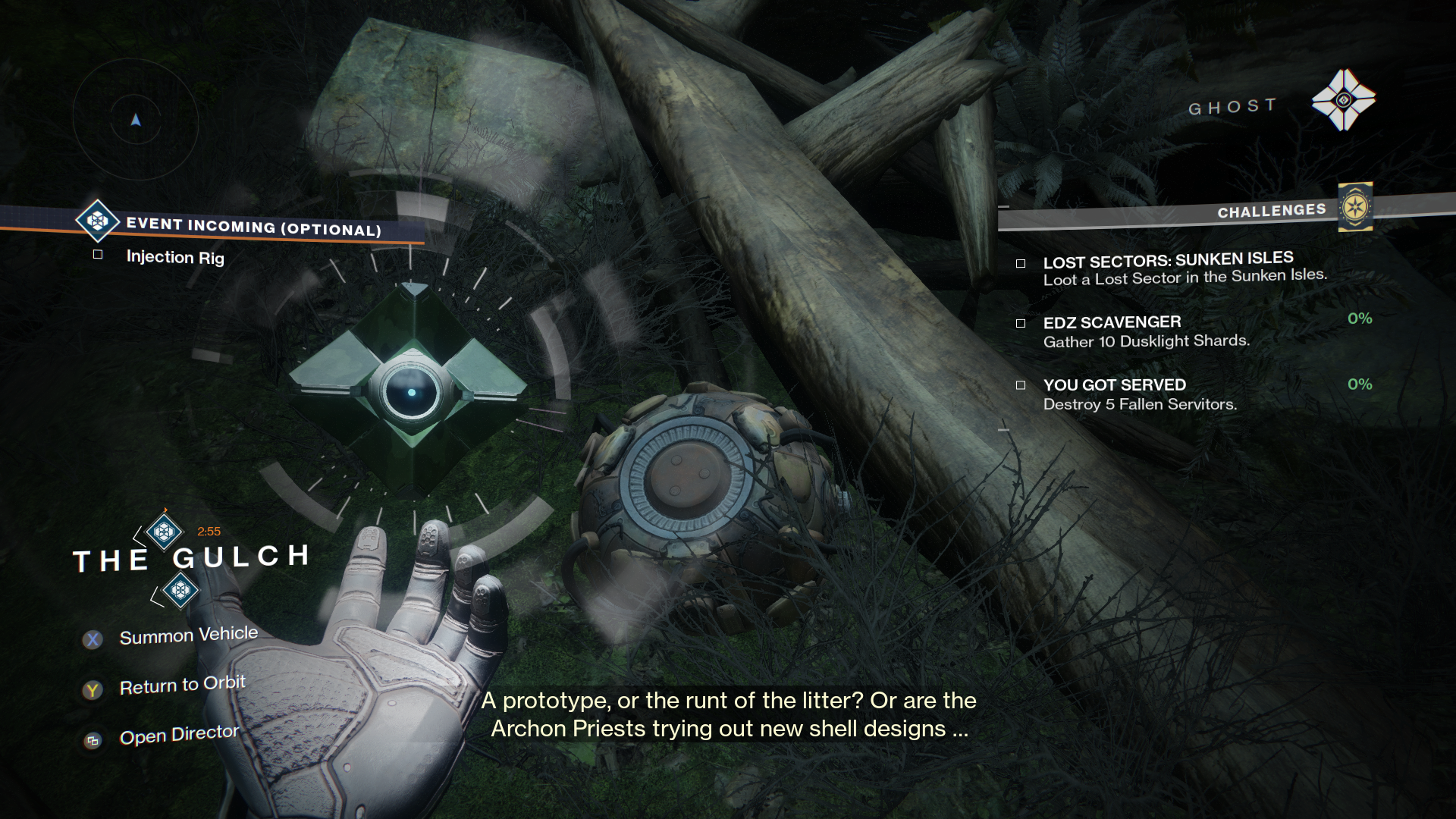Click the event timer icon above The Gulch
The height and width of the screenshot is (819, 1456).
(165, 531)
